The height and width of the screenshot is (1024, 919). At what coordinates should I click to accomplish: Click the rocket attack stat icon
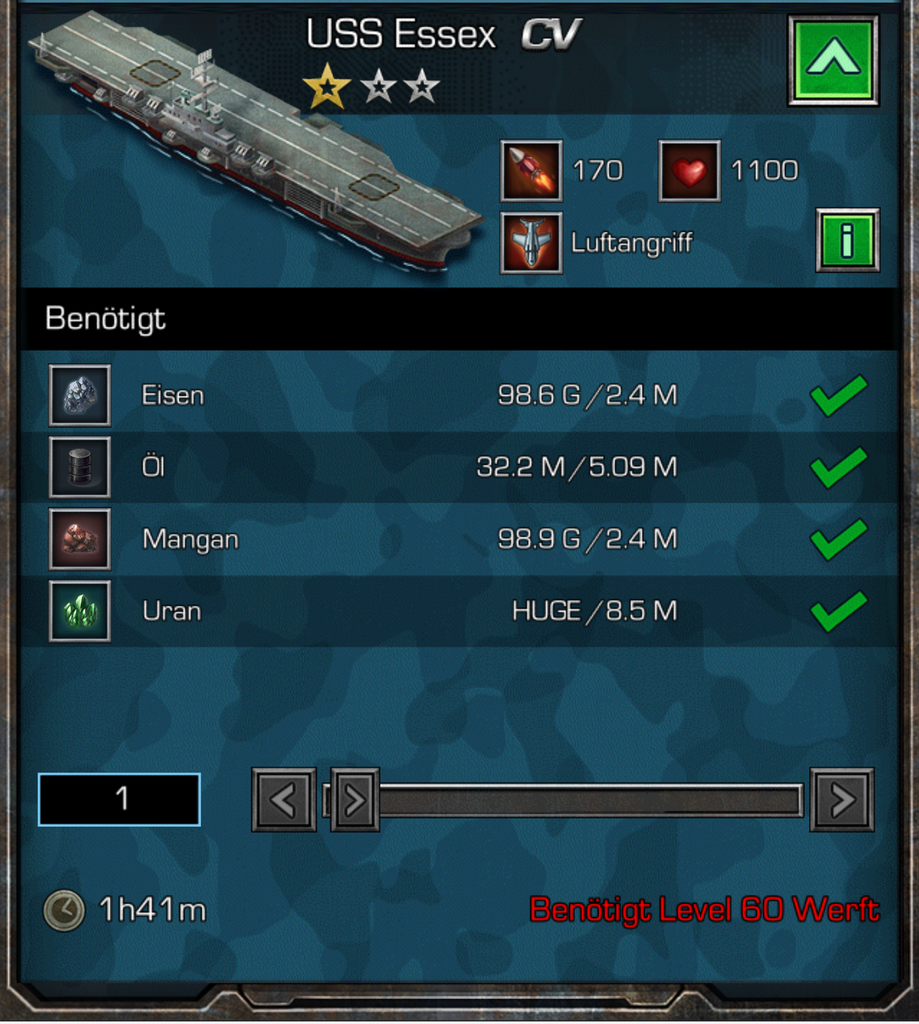click(531, 171)
